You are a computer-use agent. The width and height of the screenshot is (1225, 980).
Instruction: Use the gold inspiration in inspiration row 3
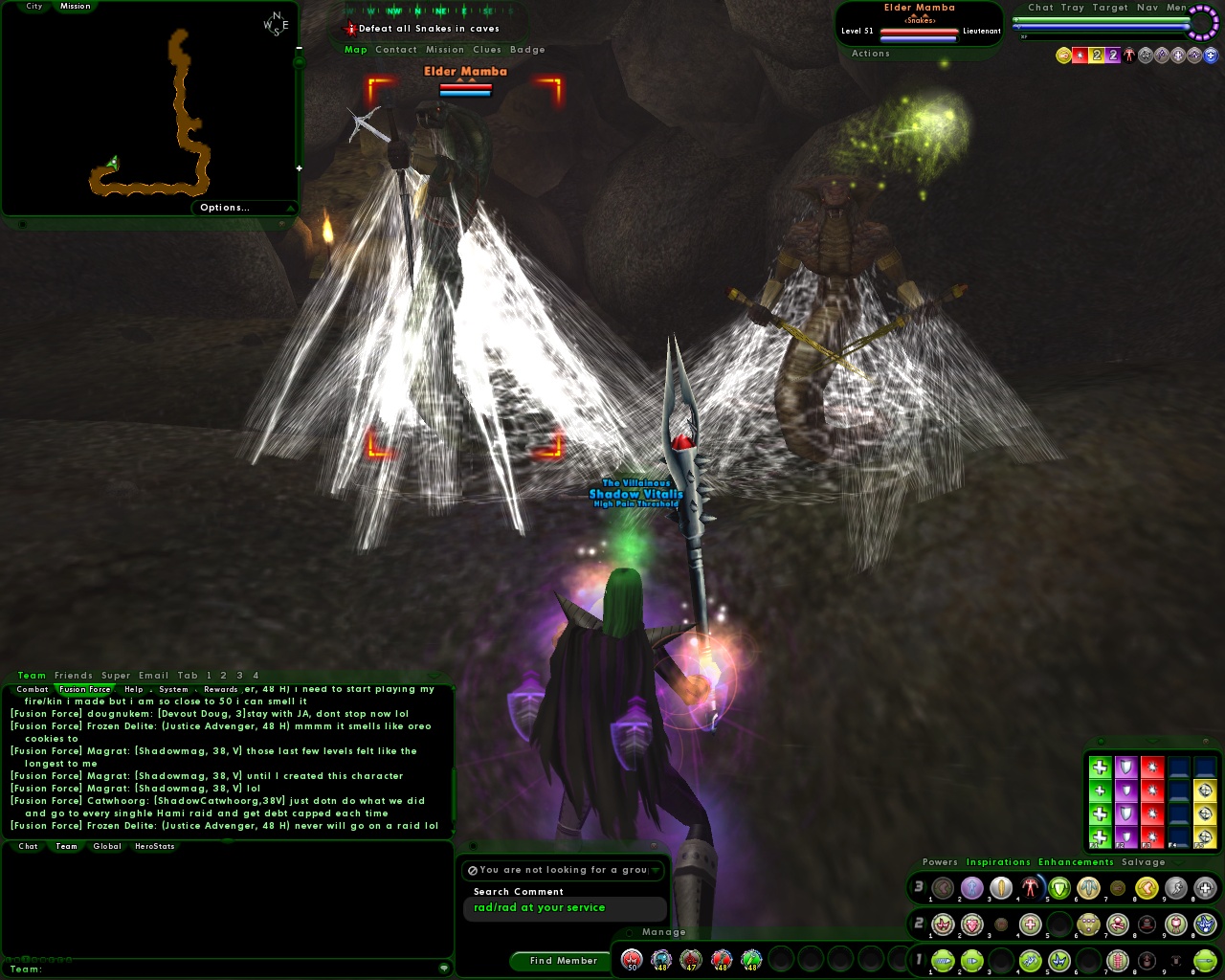[x=1204, y=813]
